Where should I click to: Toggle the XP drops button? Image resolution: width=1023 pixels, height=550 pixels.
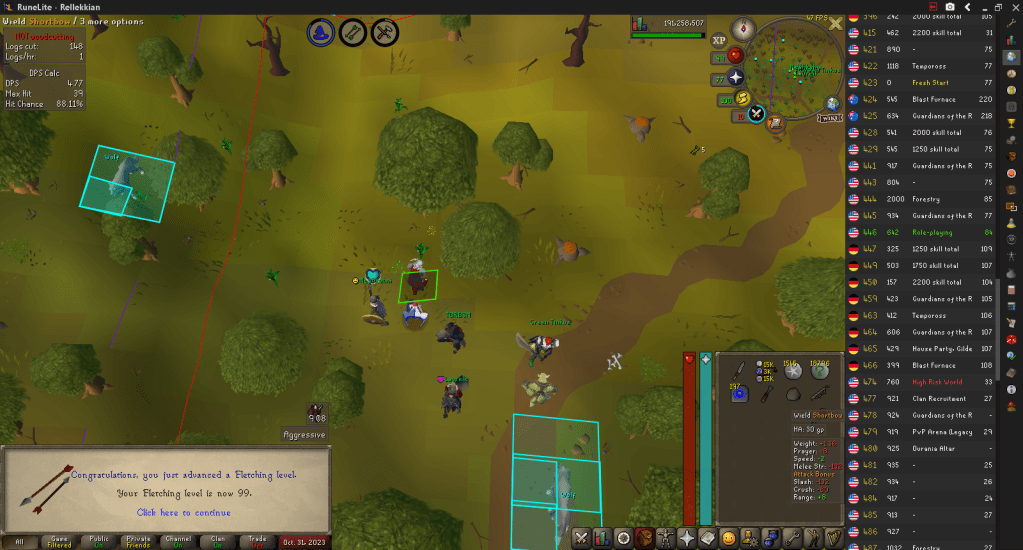coord(719,40)
